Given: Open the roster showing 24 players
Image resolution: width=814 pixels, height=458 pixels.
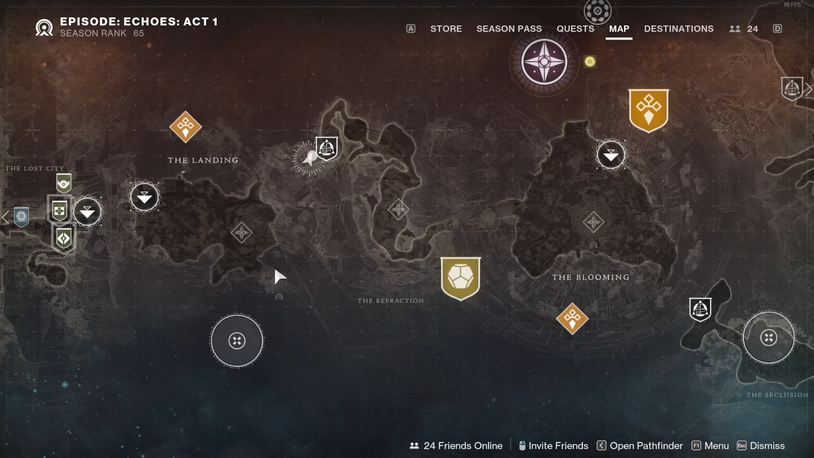Looking at the screenshot, I should (744, 29).
